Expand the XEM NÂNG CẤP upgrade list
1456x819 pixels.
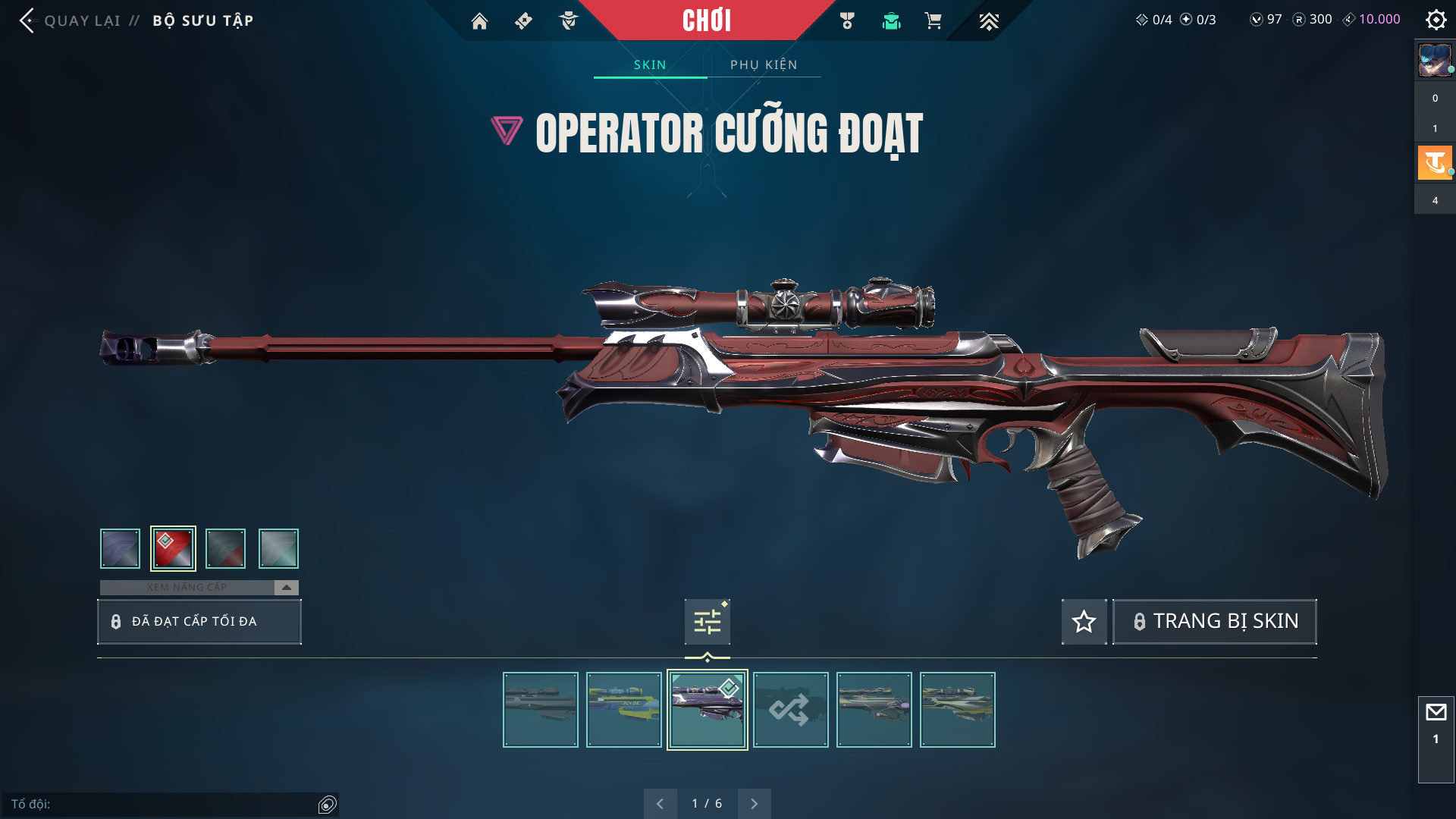click(x=286, y=588)
